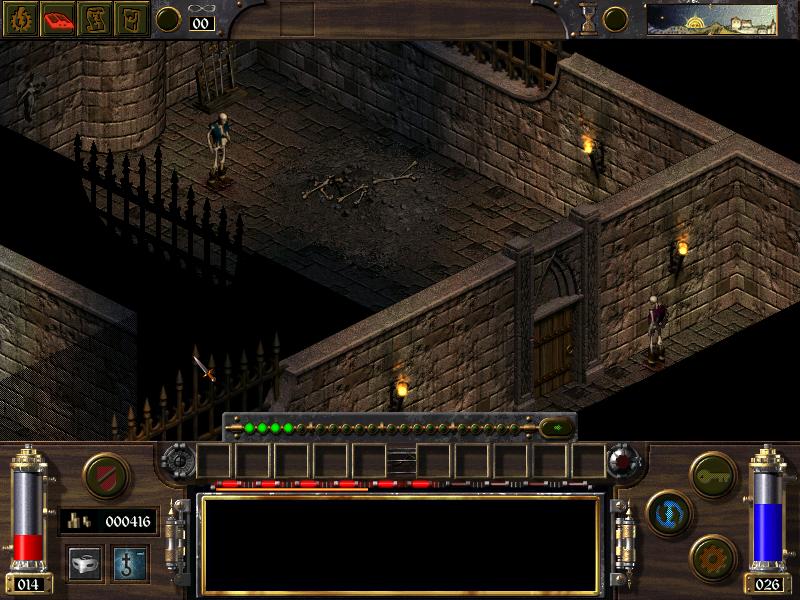Click the red-light dial right of hotkey bar
The image size is (800, 600).
623,461
